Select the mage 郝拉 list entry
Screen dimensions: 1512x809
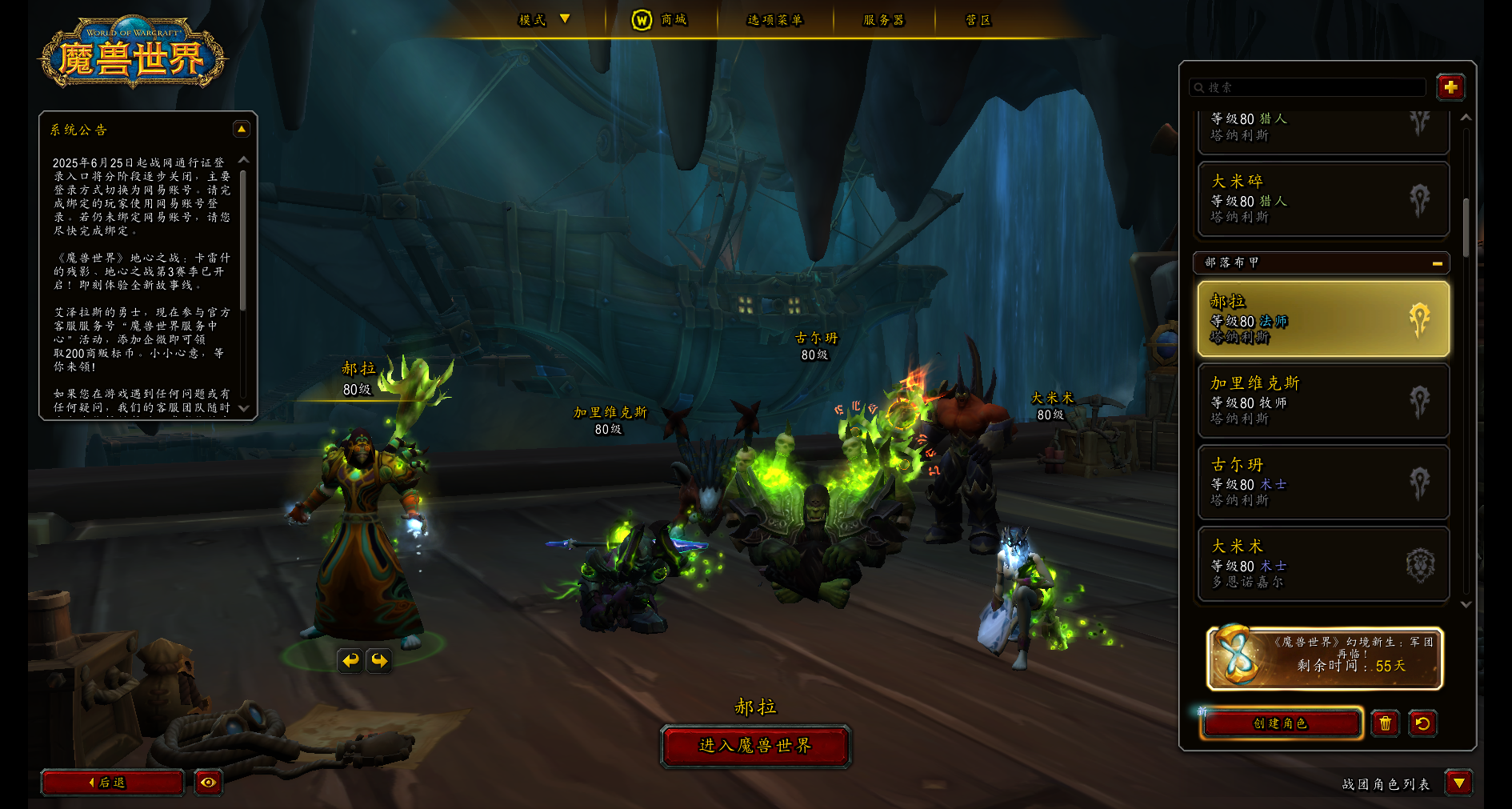pos(1323,318)
